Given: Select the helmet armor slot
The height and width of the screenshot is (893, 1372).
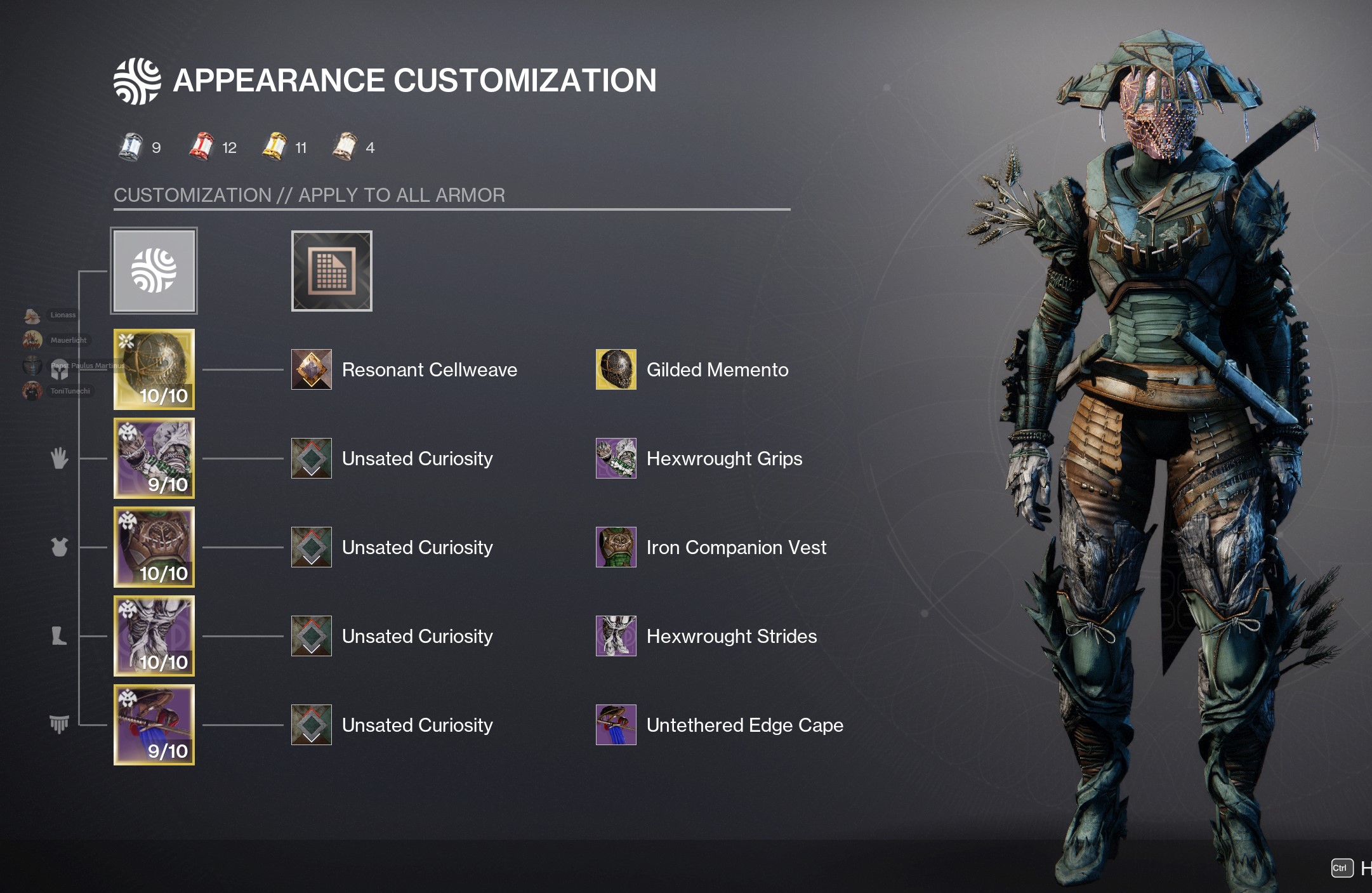Looking at the screenshot, I should click(154, 369).
